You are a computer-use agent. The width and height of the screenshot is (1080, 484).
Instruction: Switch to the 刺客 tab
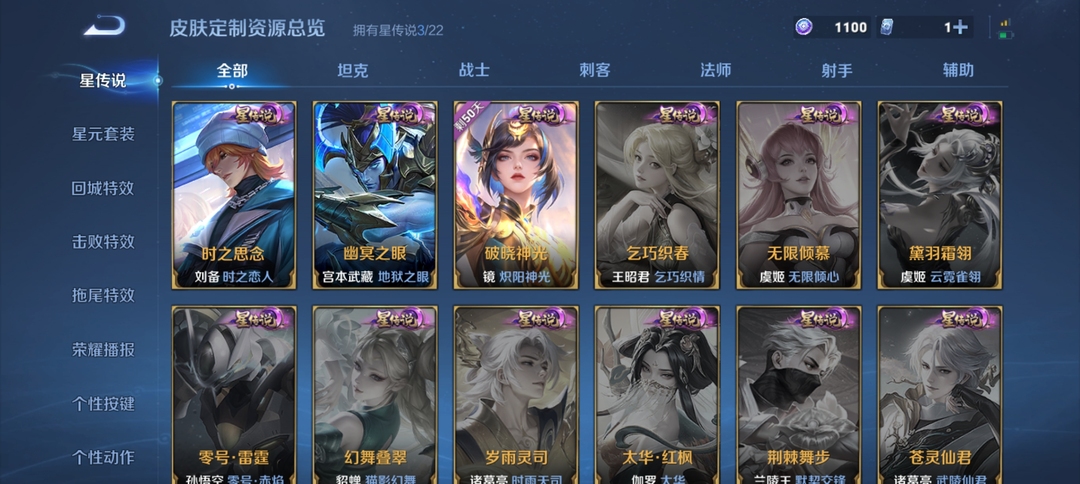[x=595, y=70]
